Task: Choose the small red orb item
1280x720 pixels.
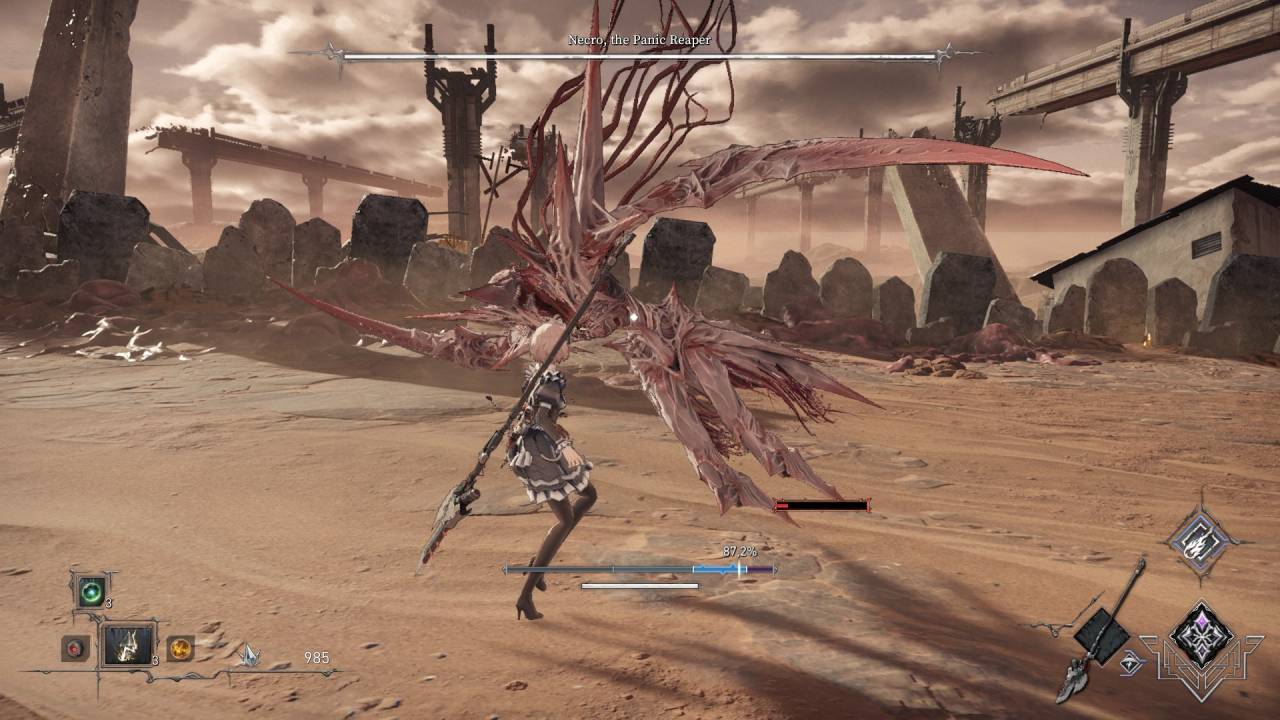Action: pyautogui.click(x=75, y=648)
